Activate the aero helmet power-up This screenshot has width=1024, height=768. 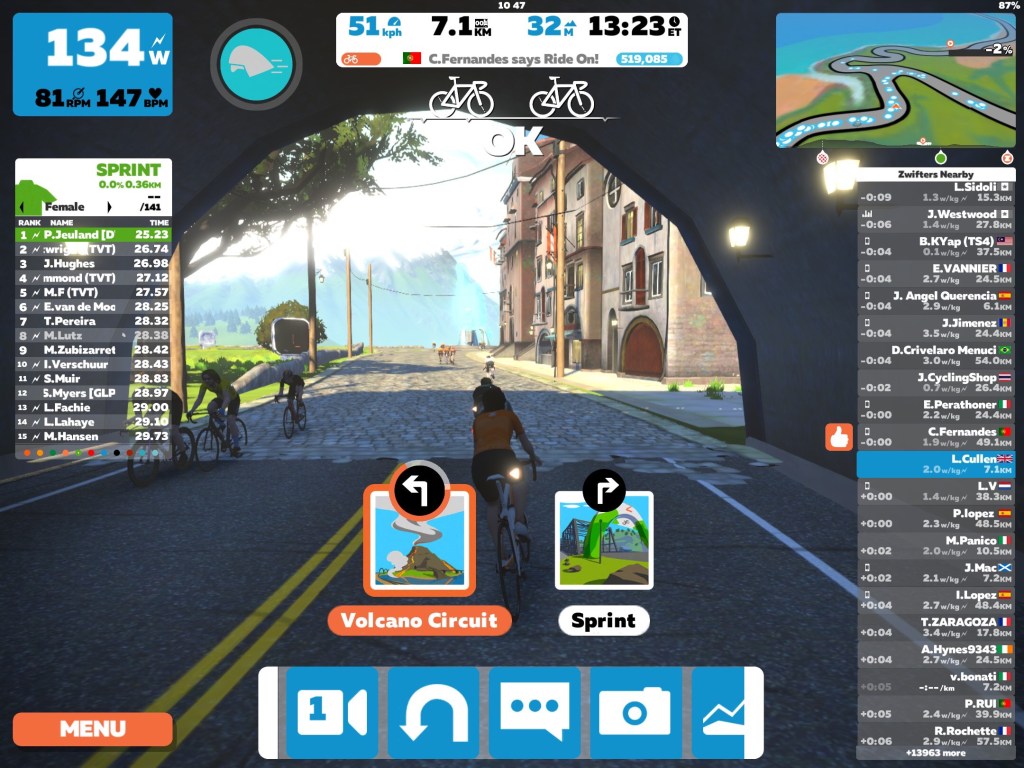256,64
